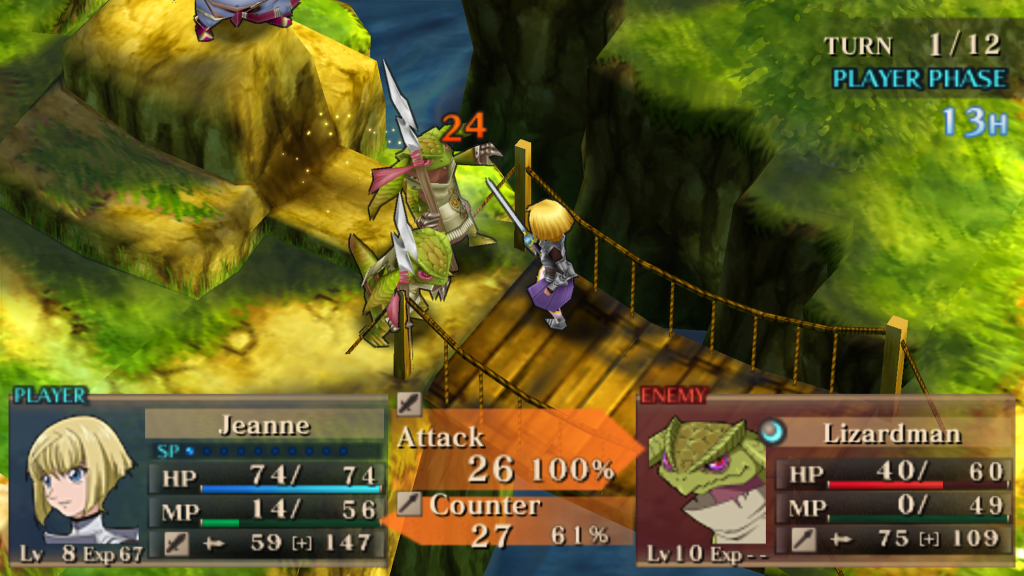Click the Jeanne name plate
The height and width of the screenshot is (576, 1024).
point(263,424)
